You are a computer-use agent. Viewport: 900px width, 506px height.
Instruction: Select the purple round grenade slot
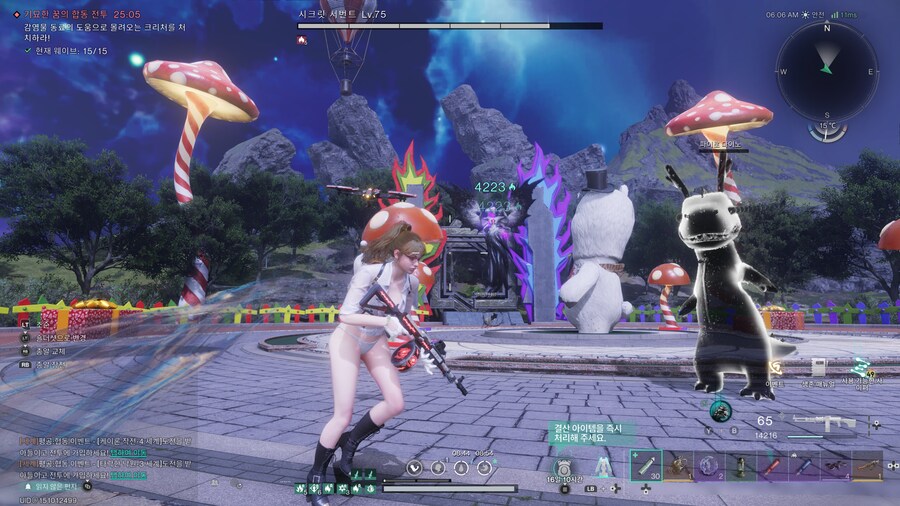click(709, 466)
